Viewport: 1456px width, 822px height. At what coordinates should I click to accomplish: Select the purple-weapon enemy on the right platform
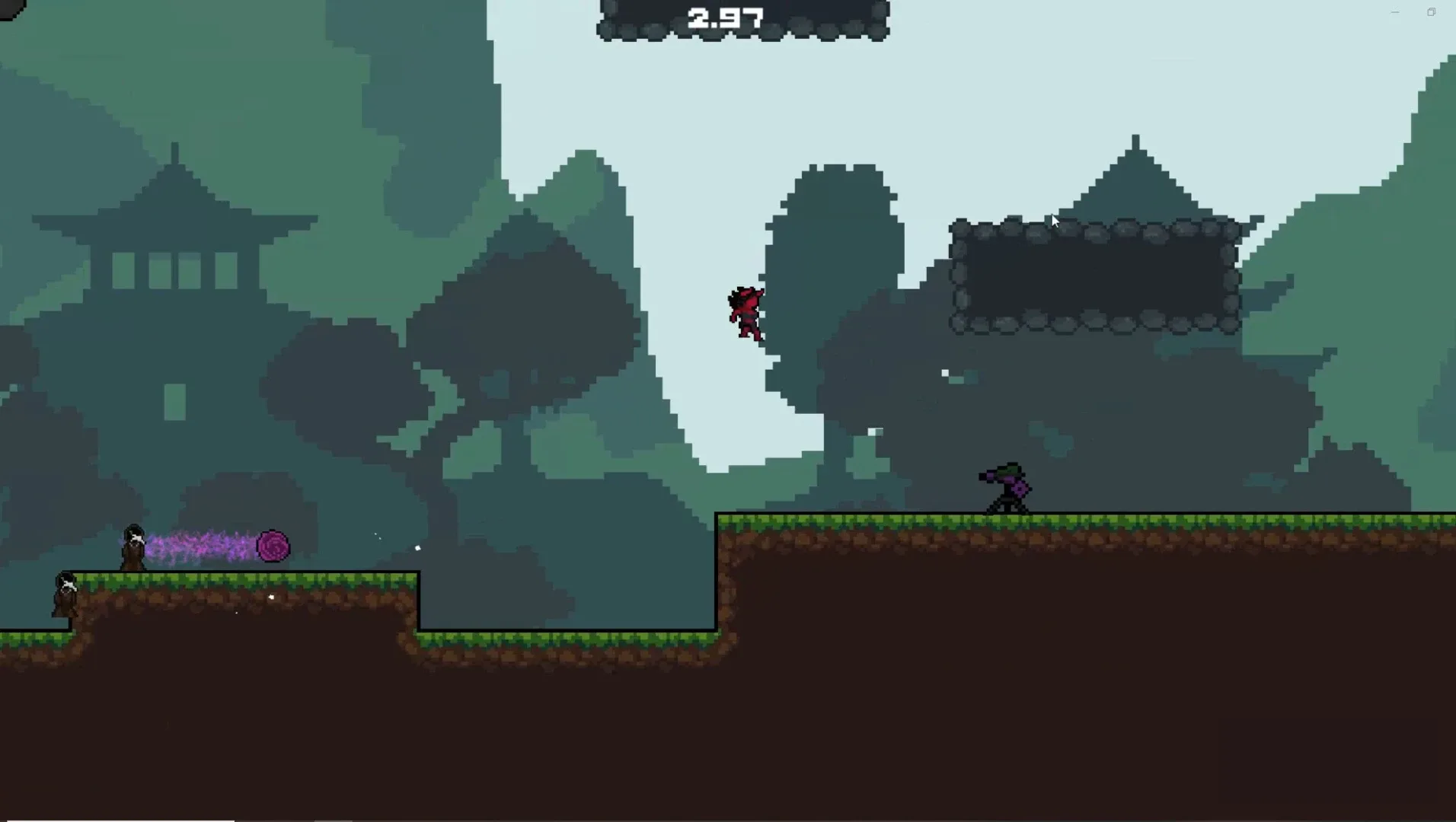1005,487
